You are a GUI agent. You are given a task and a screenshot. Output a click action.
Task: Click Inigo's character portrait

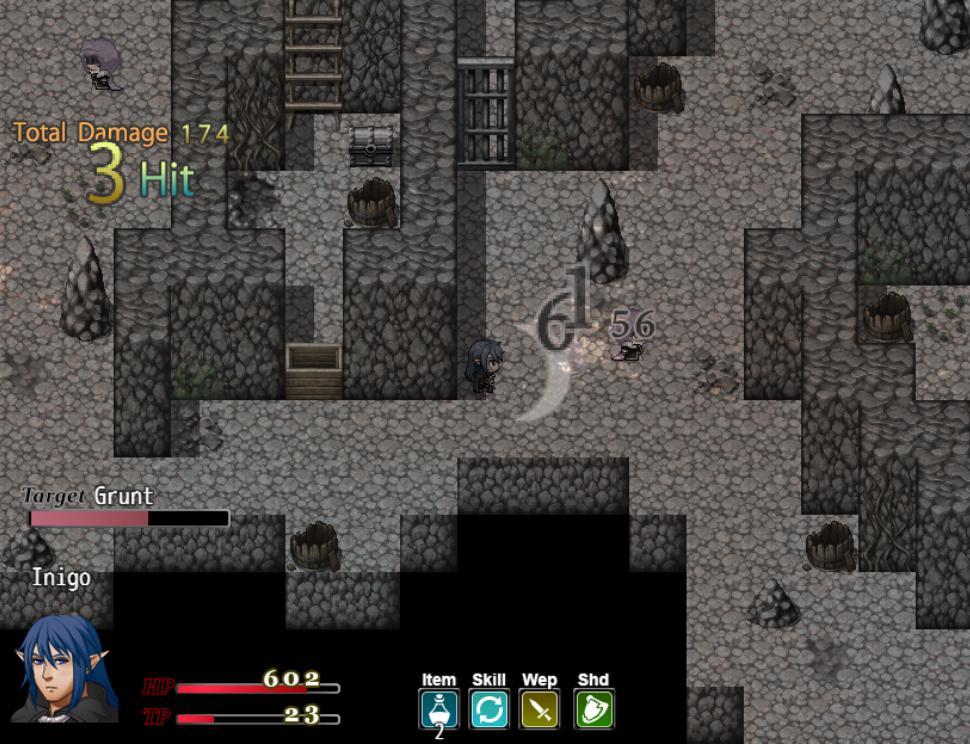click(56, 668)
